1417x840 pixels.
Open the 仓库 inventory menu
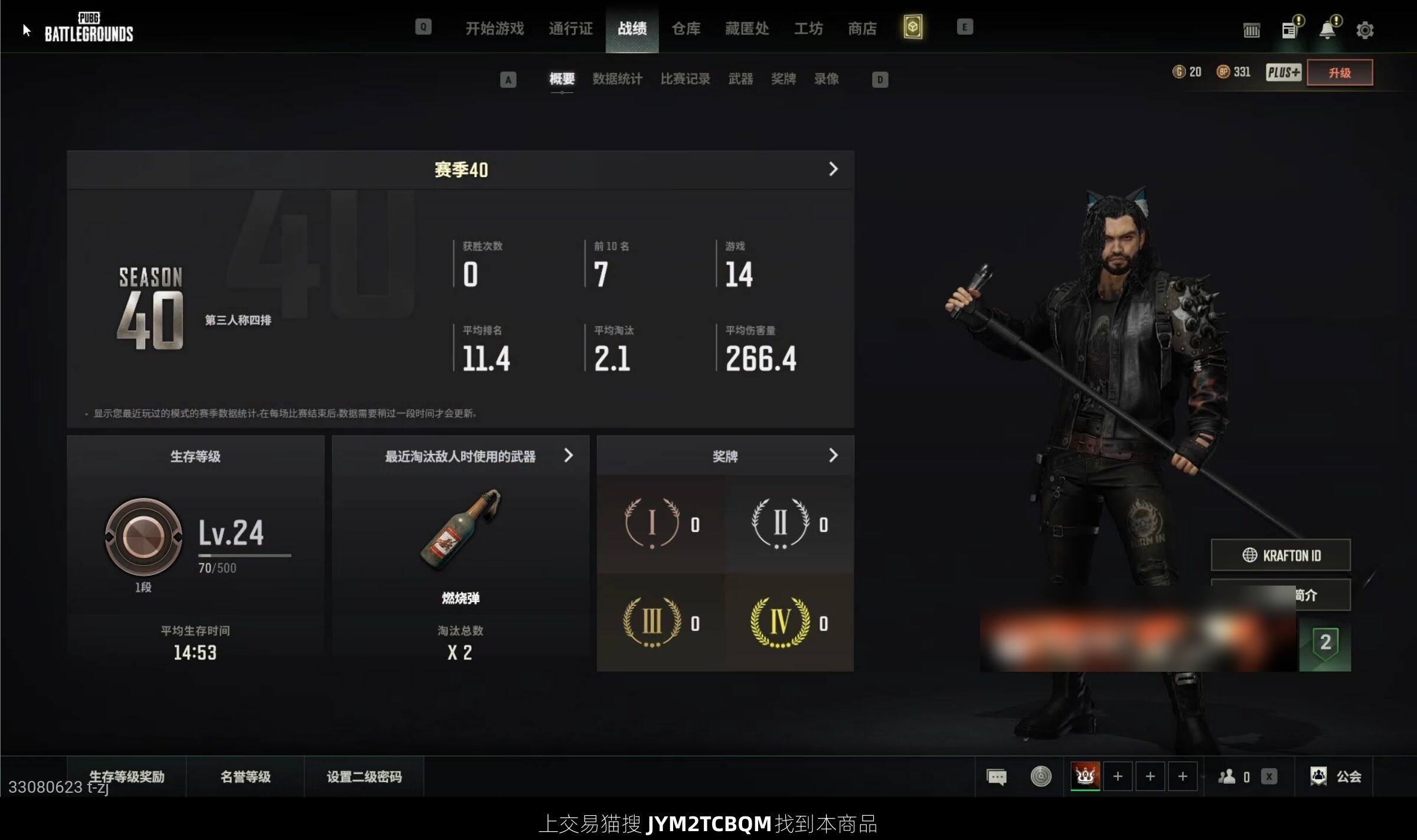tap(685, 28)
